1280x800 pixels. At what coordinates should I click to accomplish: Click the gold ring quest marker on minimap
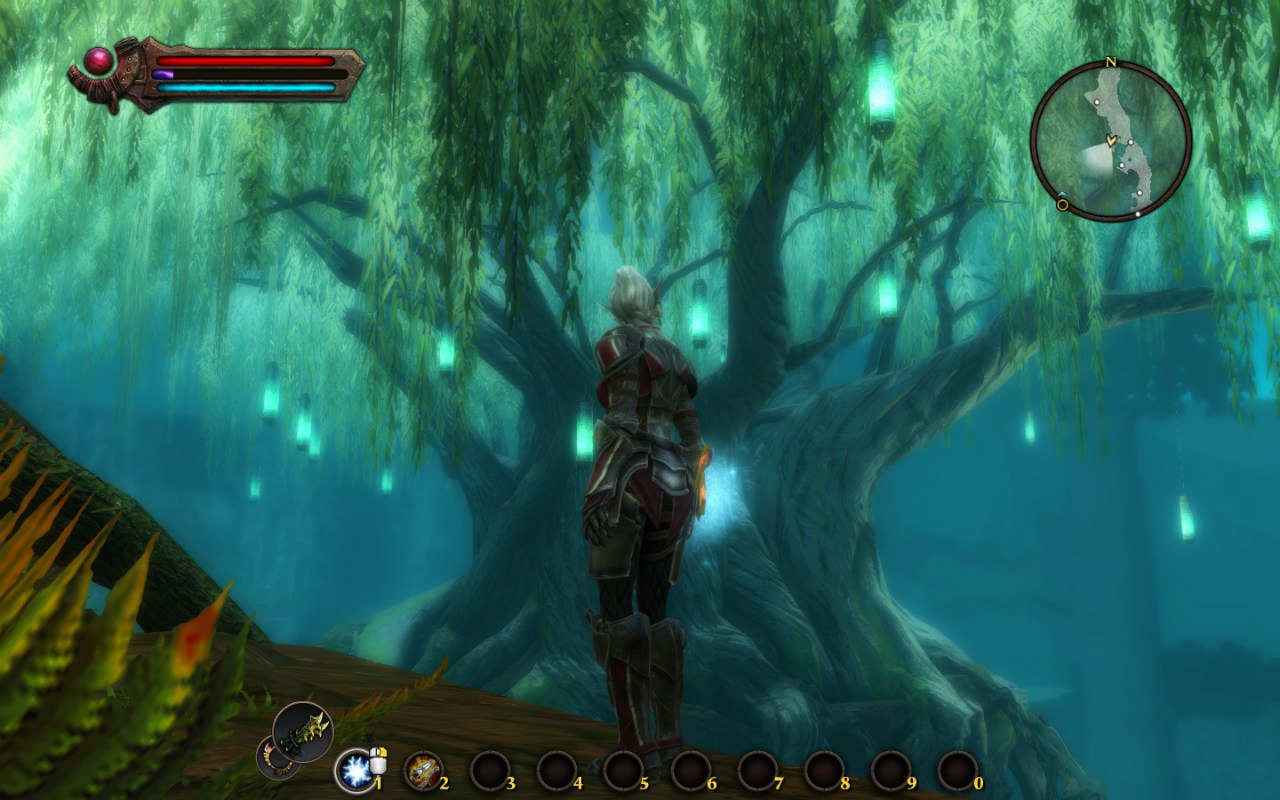[x=1063, y=205]
